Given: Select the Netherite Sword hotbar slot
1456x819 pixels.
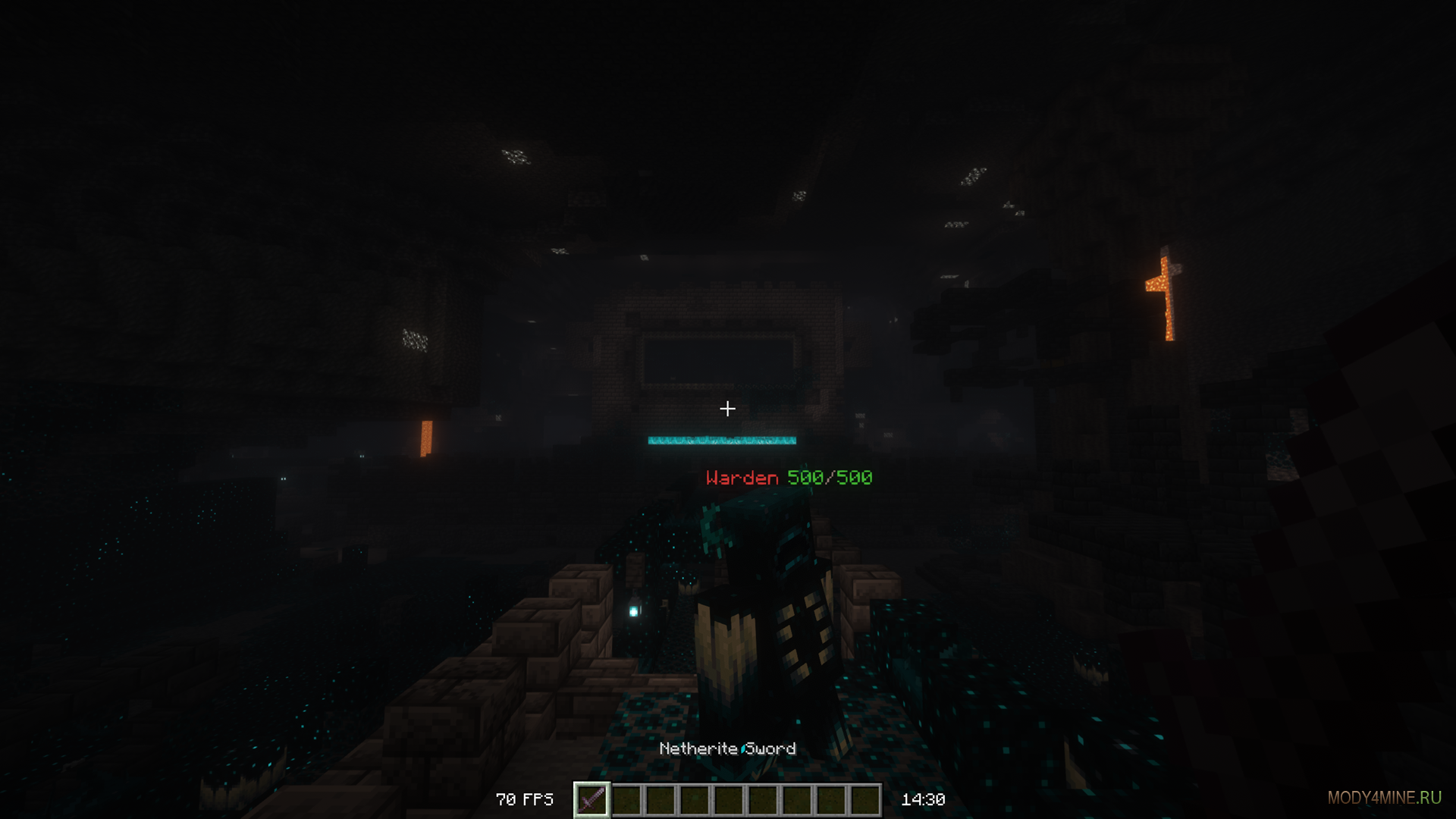Looking at the screenshot, I should [591, 799].
